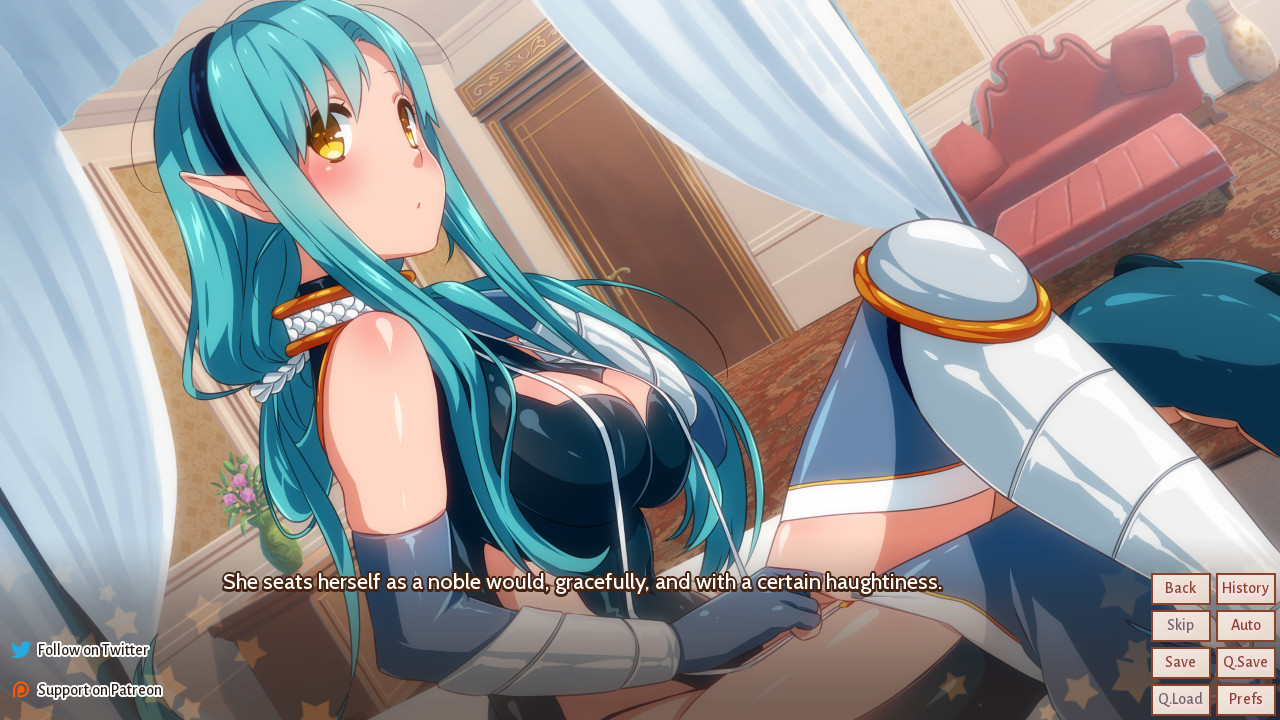Open the Prefs preferences screen
The width and height of the screenshot is (1280, 720).
click(x=1245, y=698)
